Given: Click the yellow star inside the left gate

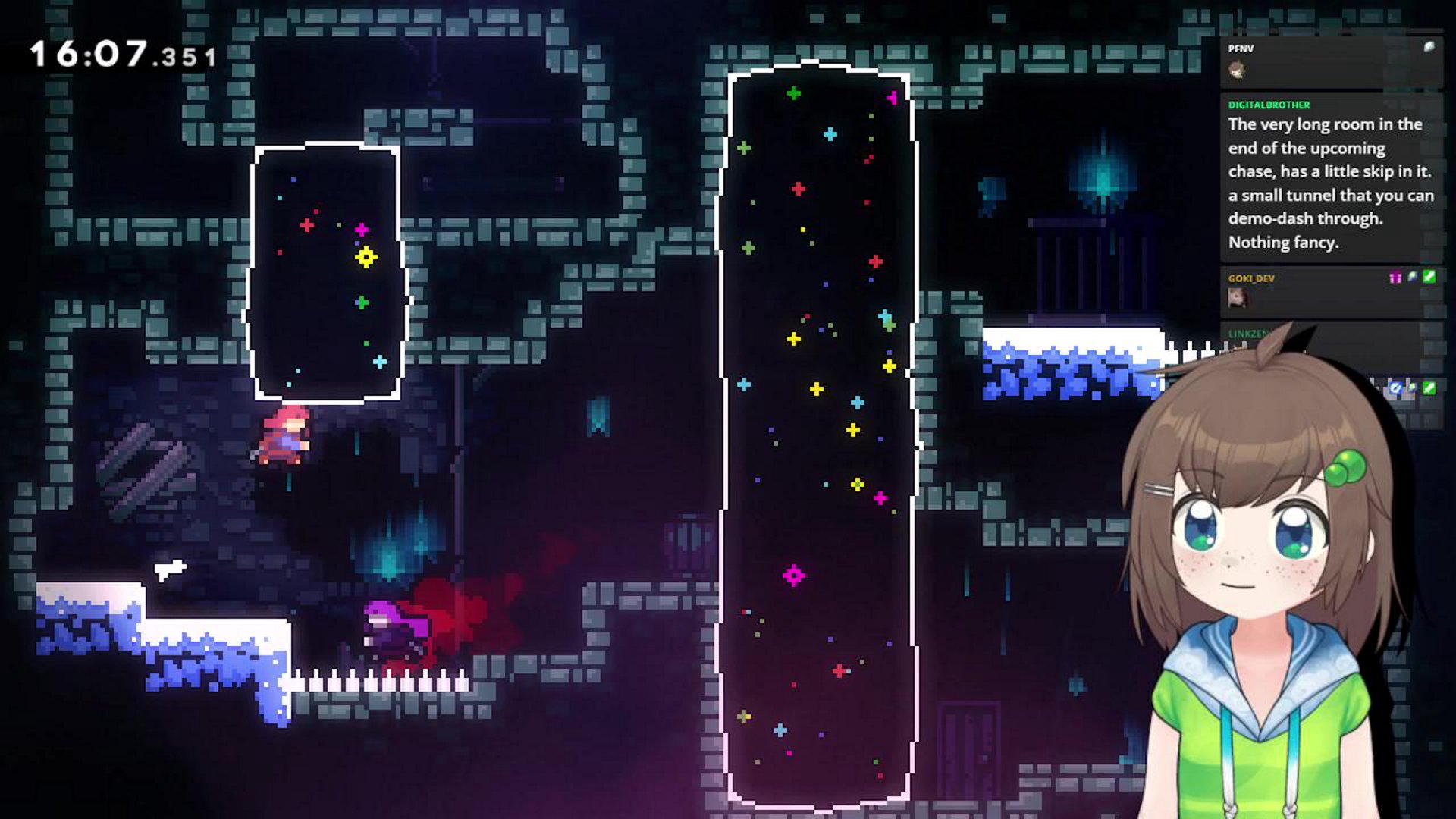Looking at the screenshot, I should [366, 259].
